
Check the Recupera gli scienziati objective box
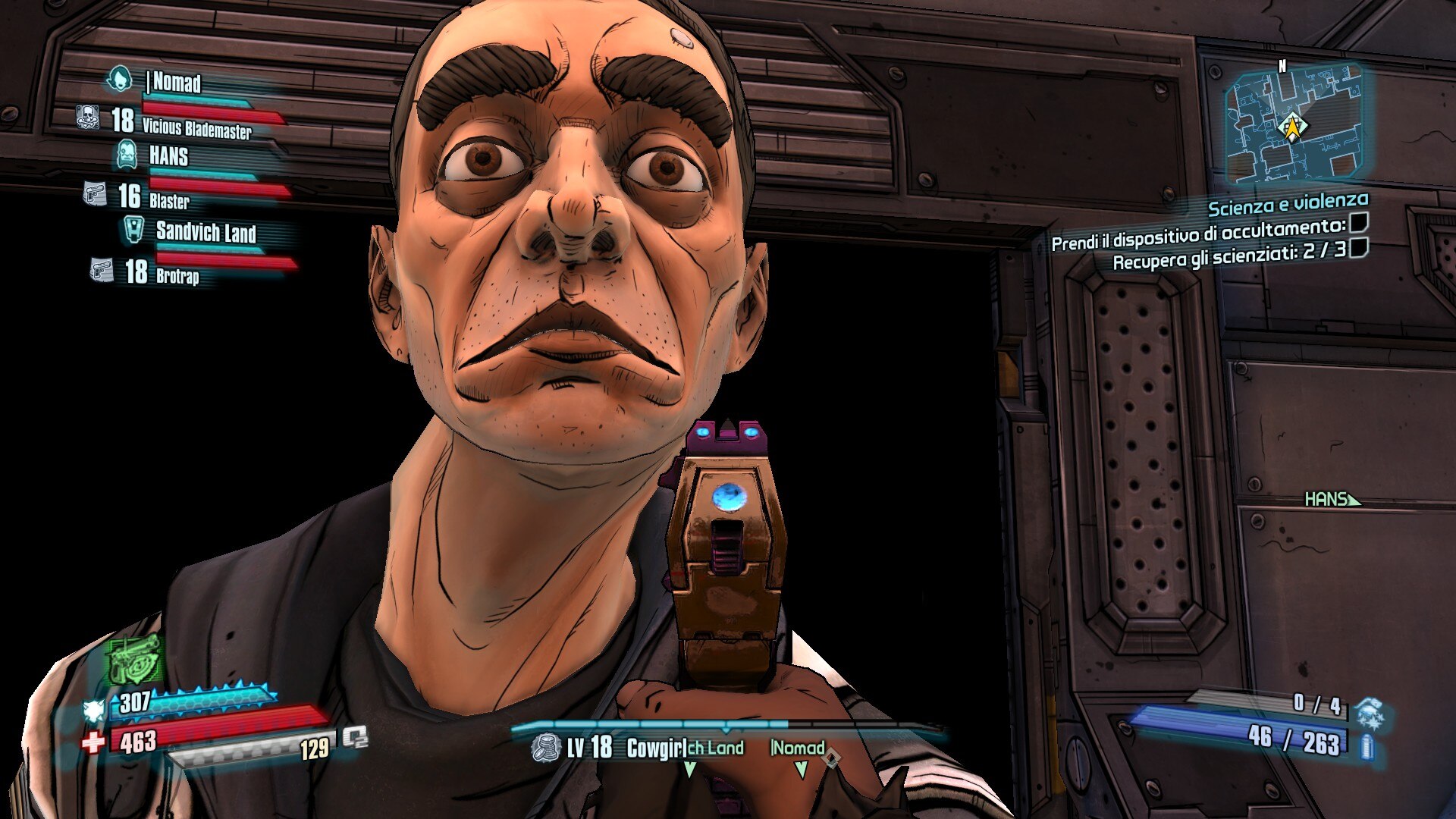[1358, 247]
